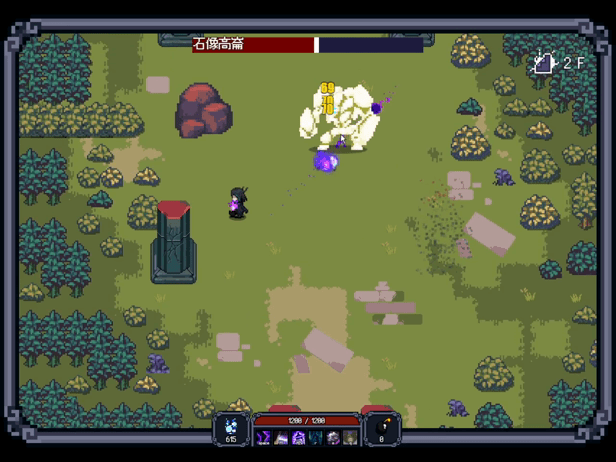Click the blue soul crystal currency icon

232,424
